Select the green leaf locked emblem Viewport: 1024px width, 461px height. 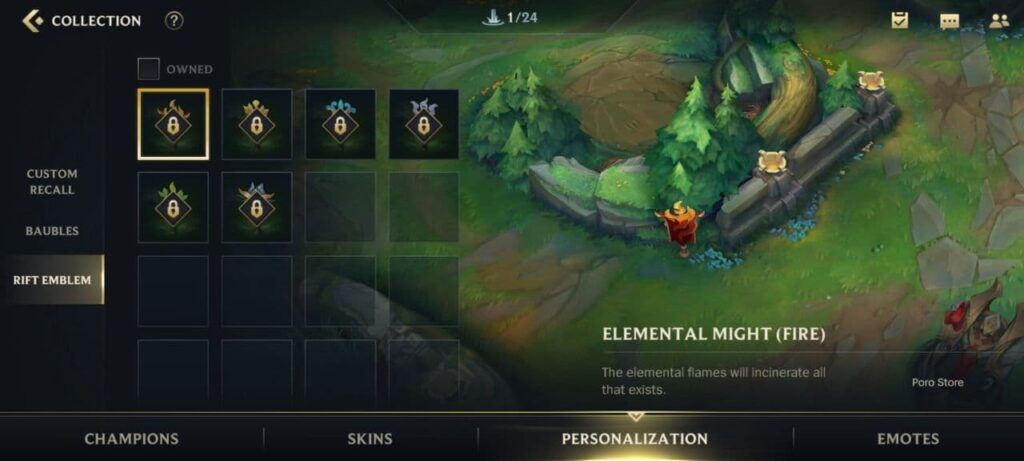pyautogui.click(x=173, y=207)
